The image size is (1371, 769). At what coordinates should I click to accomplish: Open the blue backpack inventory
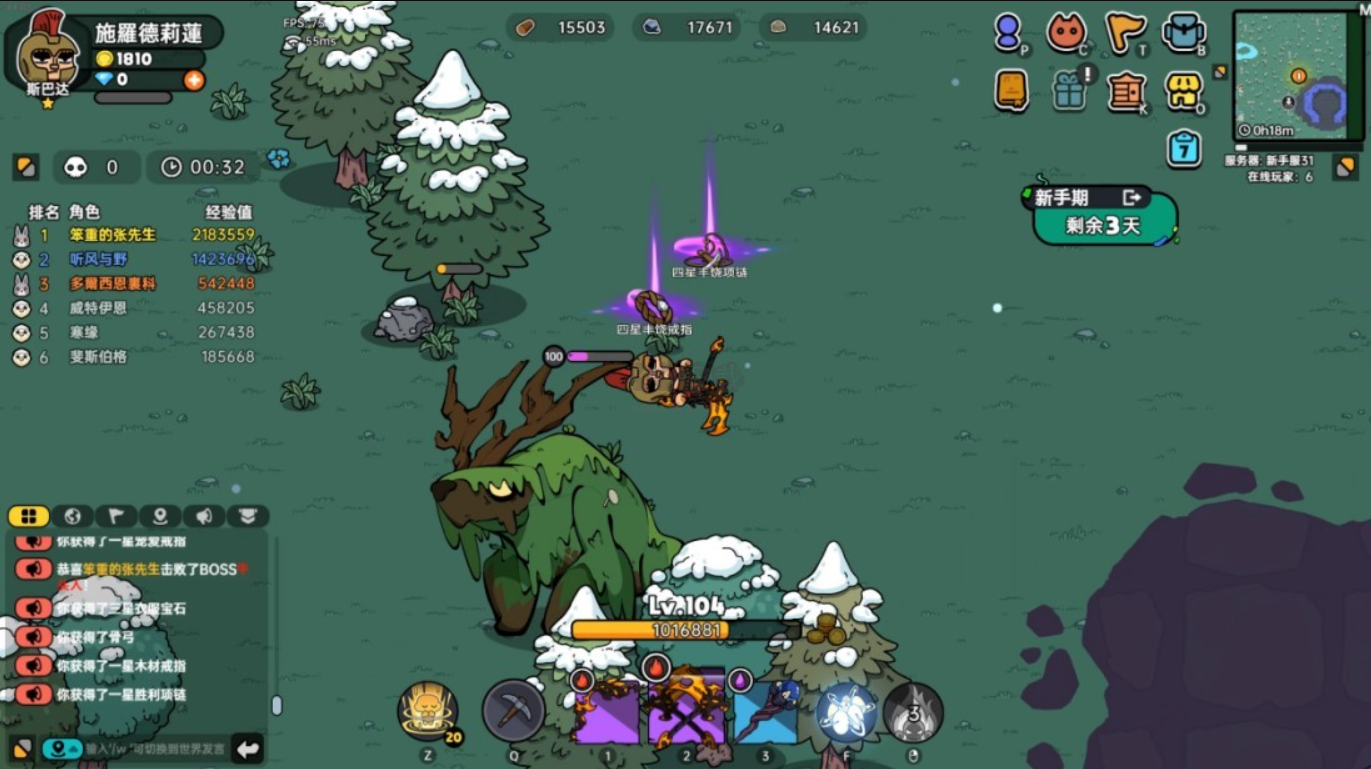[x=1184, y=32]
